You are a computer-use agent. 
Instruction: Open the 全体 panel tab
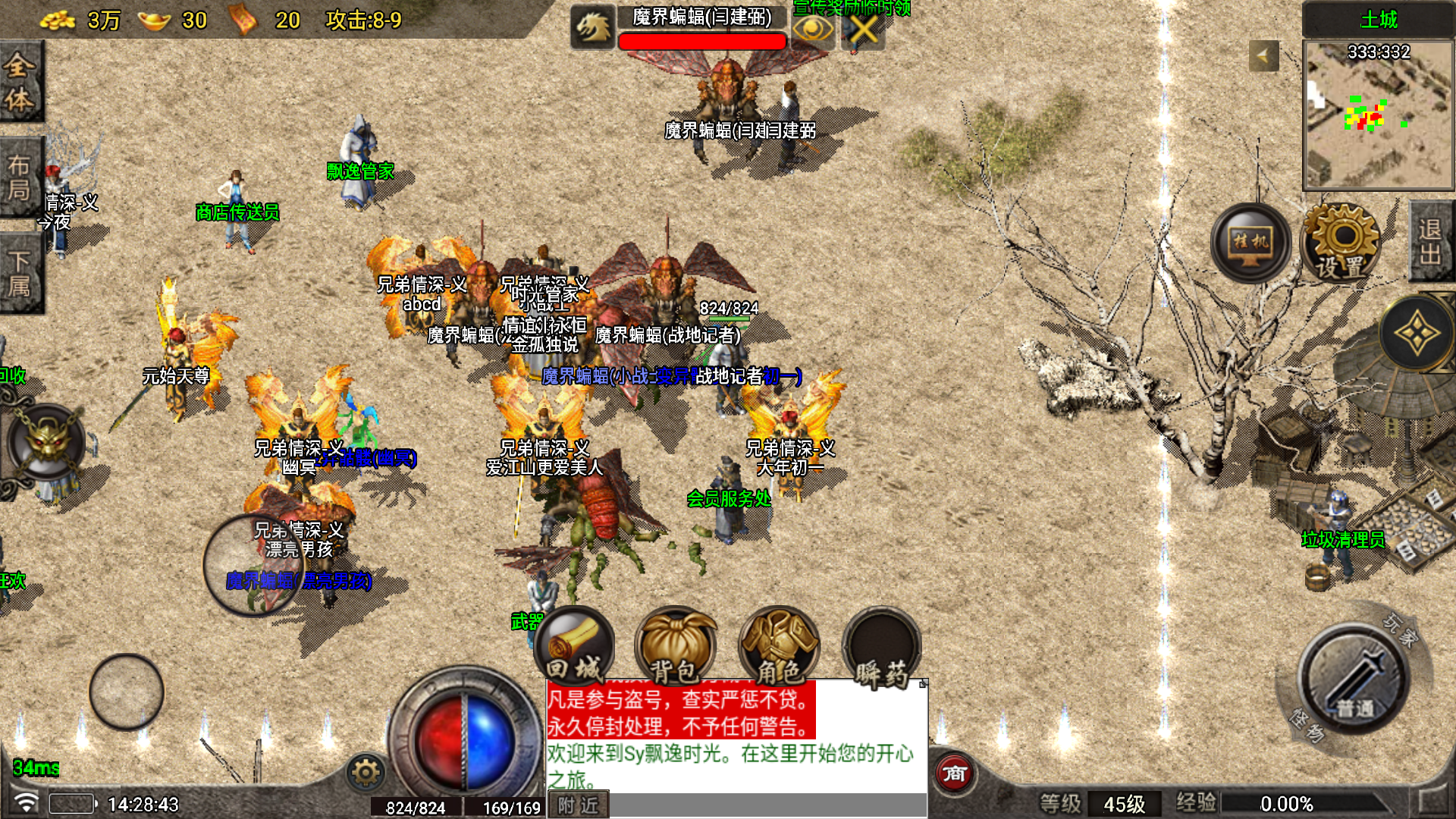(20, 82)
